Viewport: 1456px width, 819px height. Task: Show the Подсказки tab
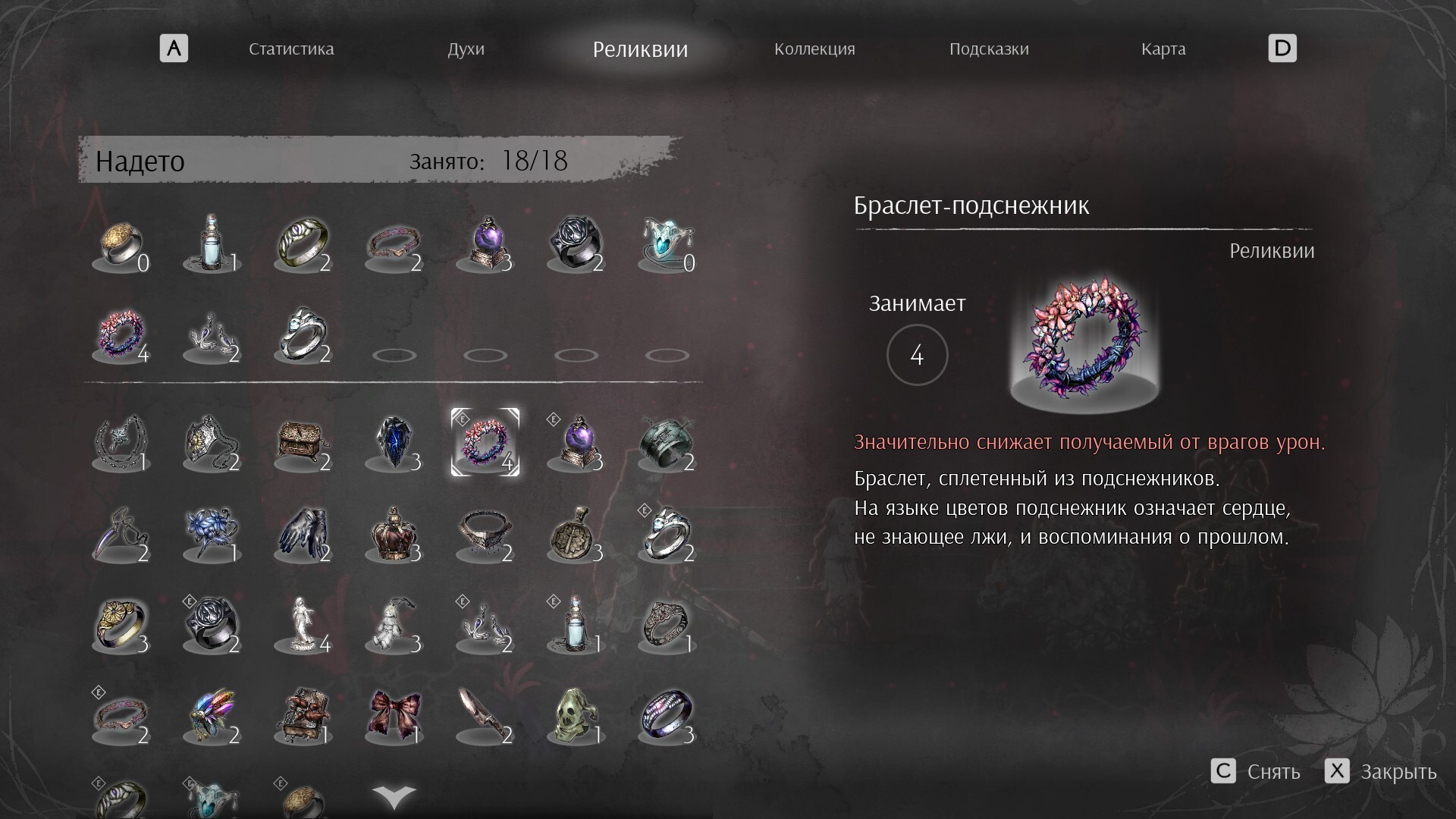[989, 49]
